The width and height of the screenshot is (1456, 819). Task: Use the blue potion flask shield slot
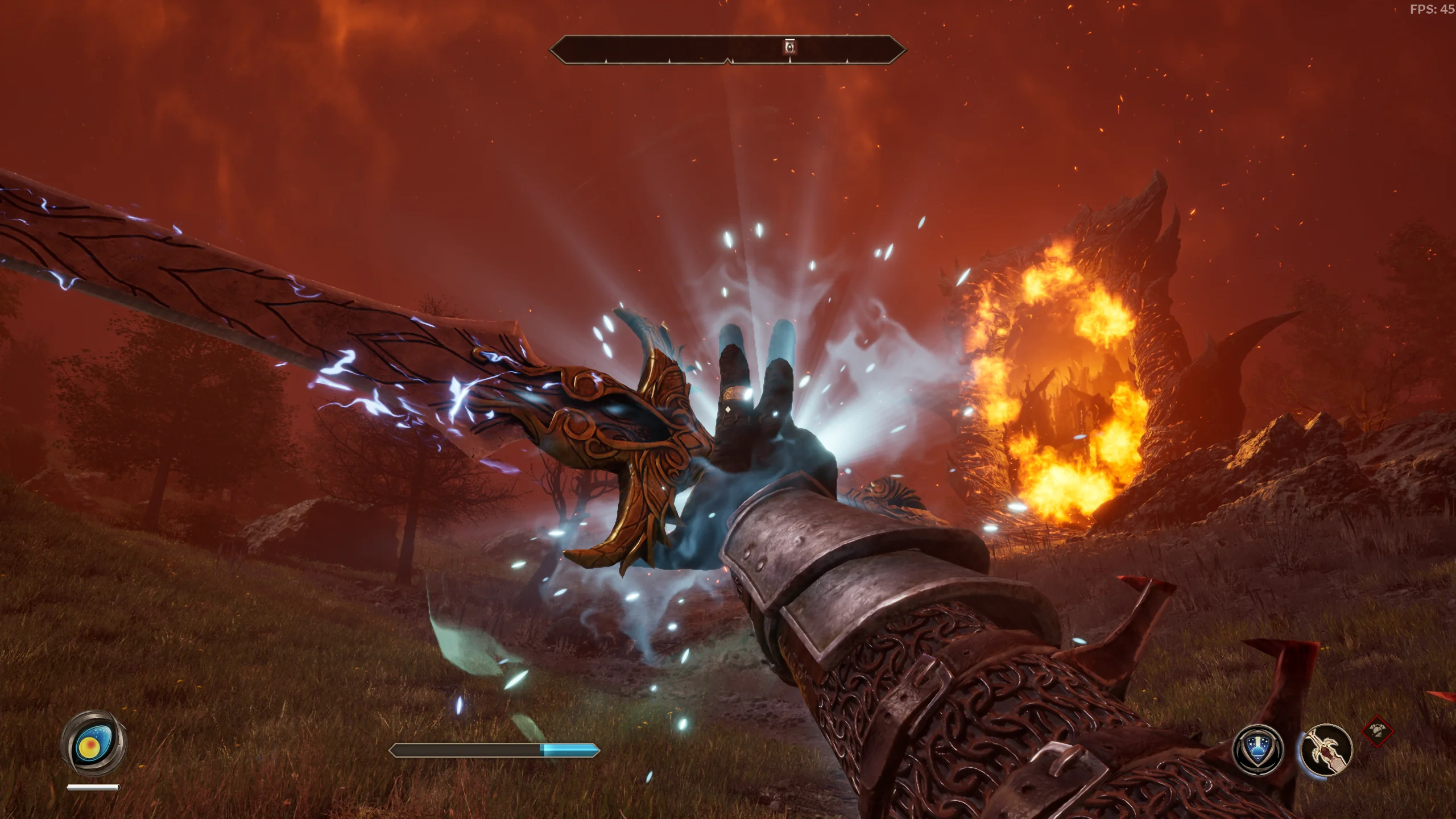click(x=1258, y=750)
